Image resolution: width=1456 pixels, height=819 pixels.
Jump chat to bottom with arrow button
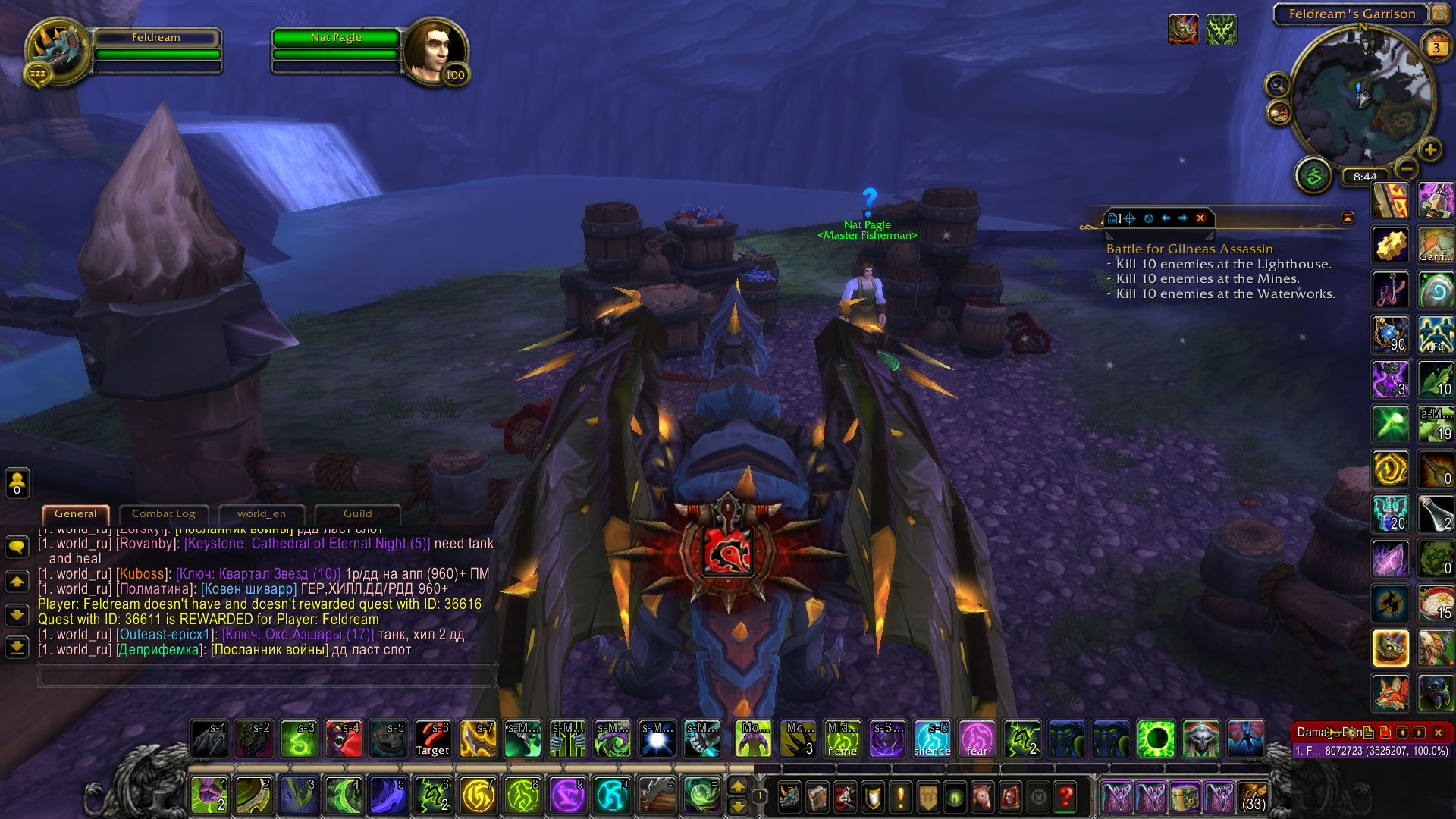tap(17, 647)
